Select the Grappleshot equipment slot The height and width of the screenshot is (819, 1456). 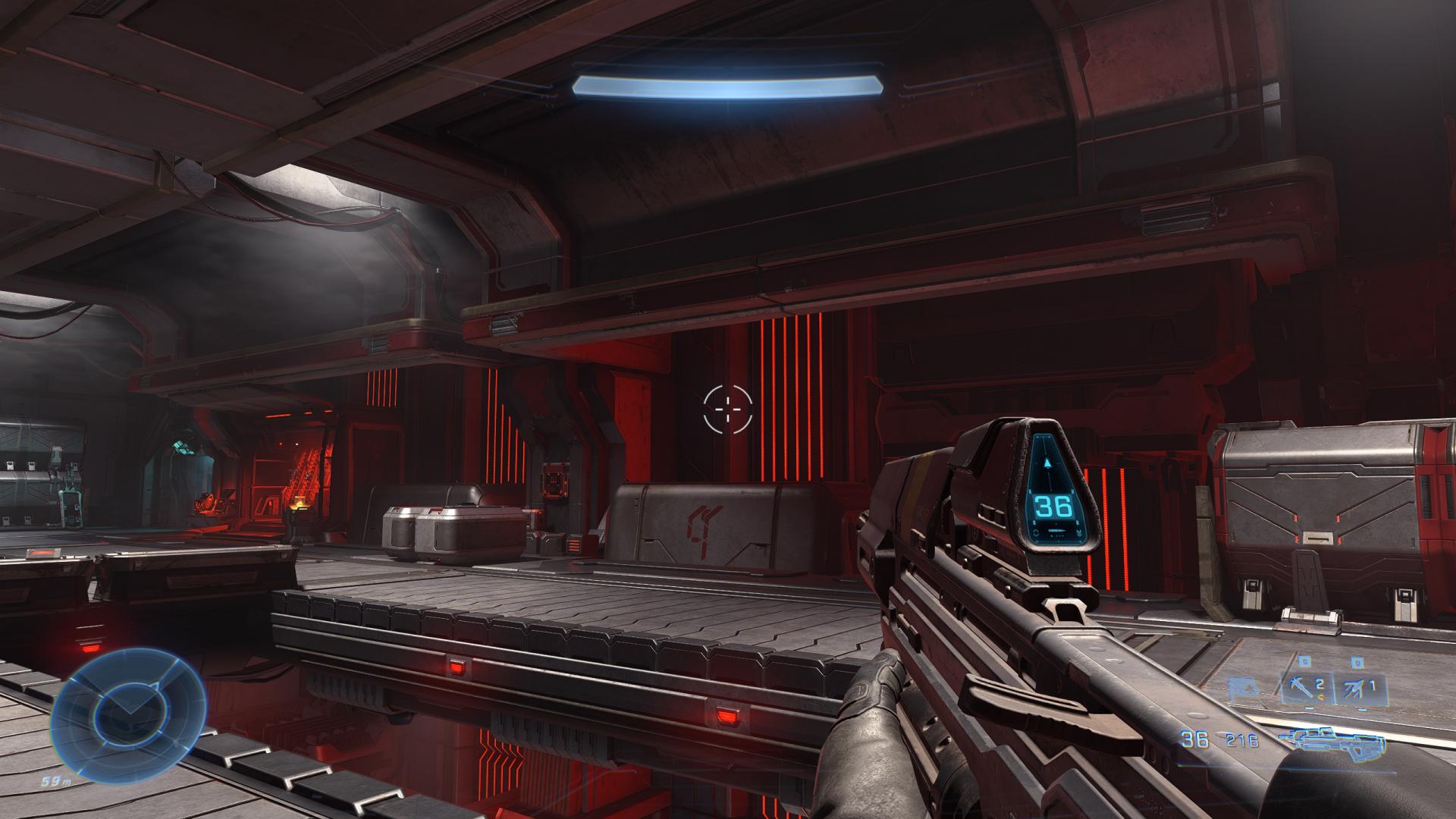pyautogui.click(x=1307, y=688)
